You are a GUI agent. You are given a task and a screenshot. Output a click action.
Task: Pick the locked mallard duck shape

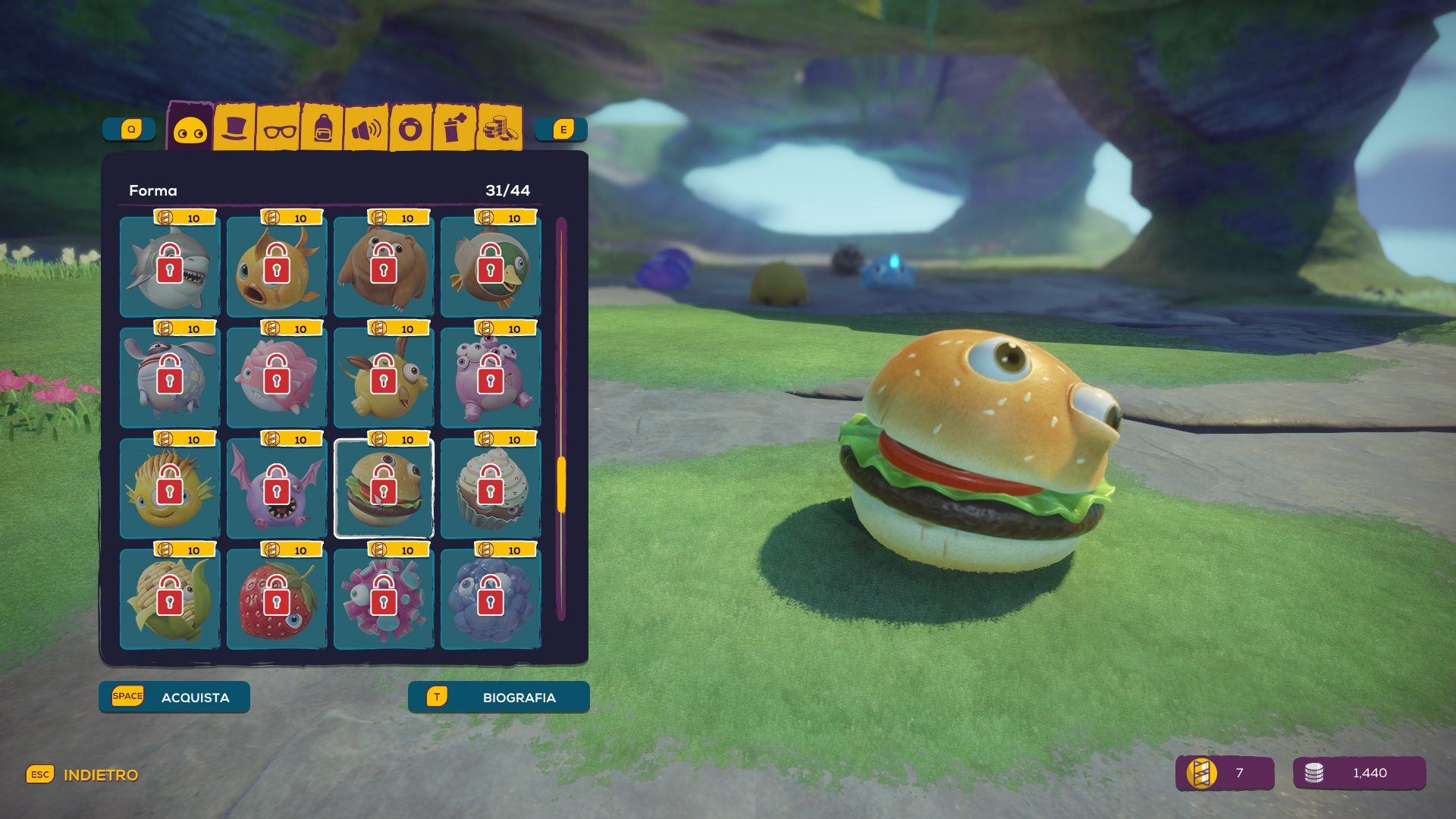[x=491, y=266]
